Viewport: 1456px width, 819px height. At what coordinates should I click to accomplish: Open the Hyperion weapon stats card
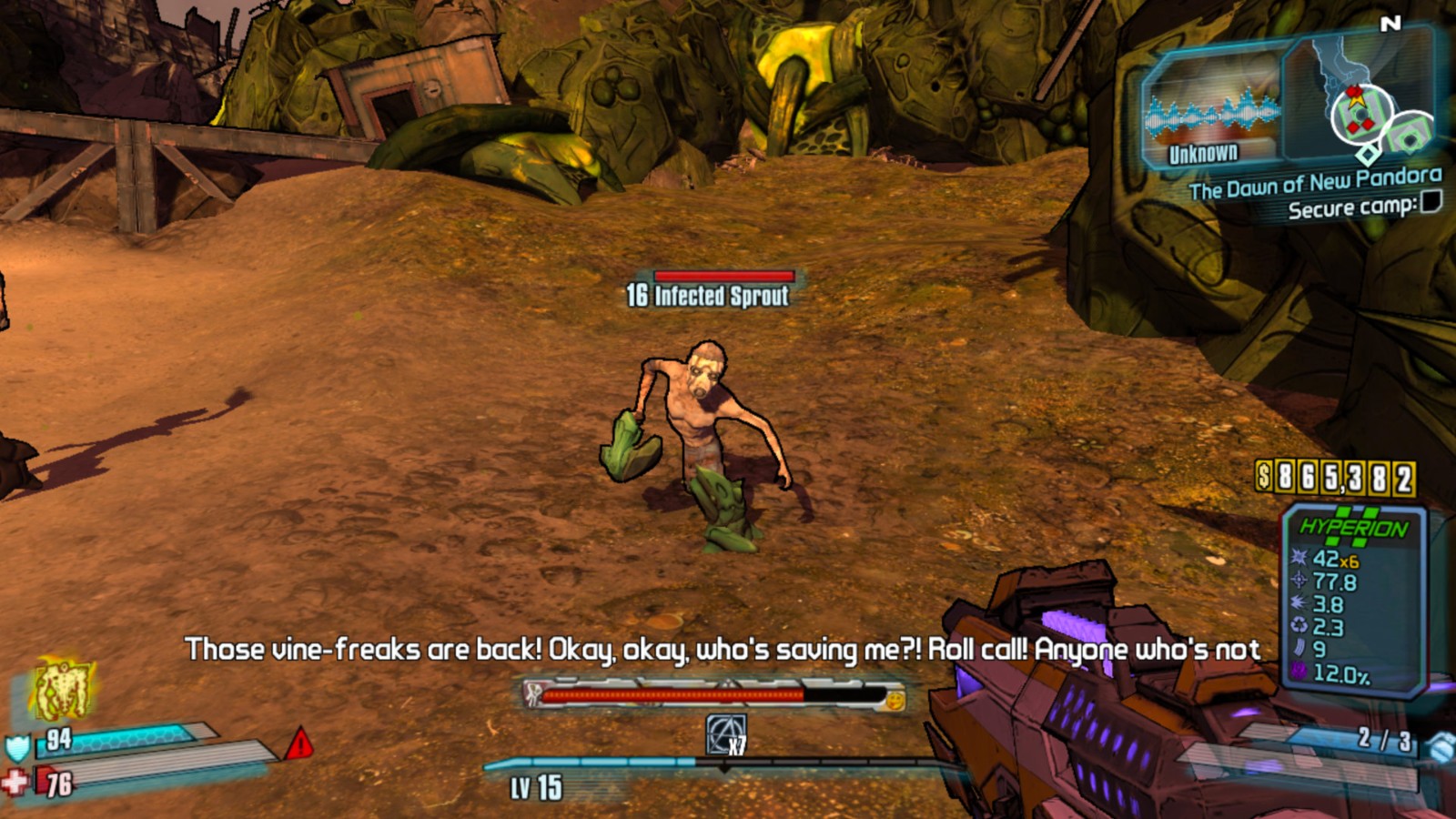coord(1352,601)
